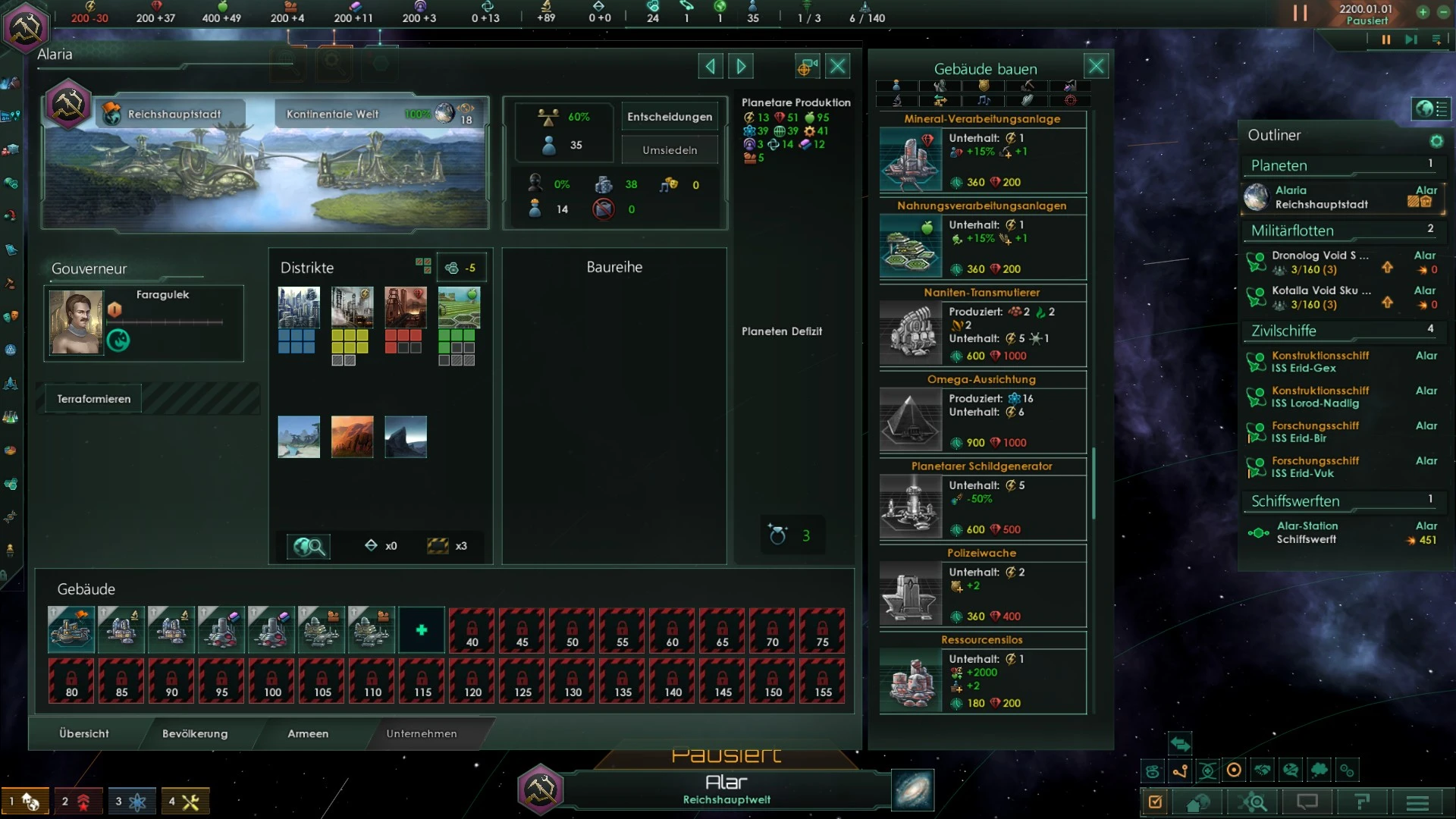Screen dimensions: 1456x819
Task: Open the research buildings filter (microscope icon)
Action: click(x=897, y=100)
